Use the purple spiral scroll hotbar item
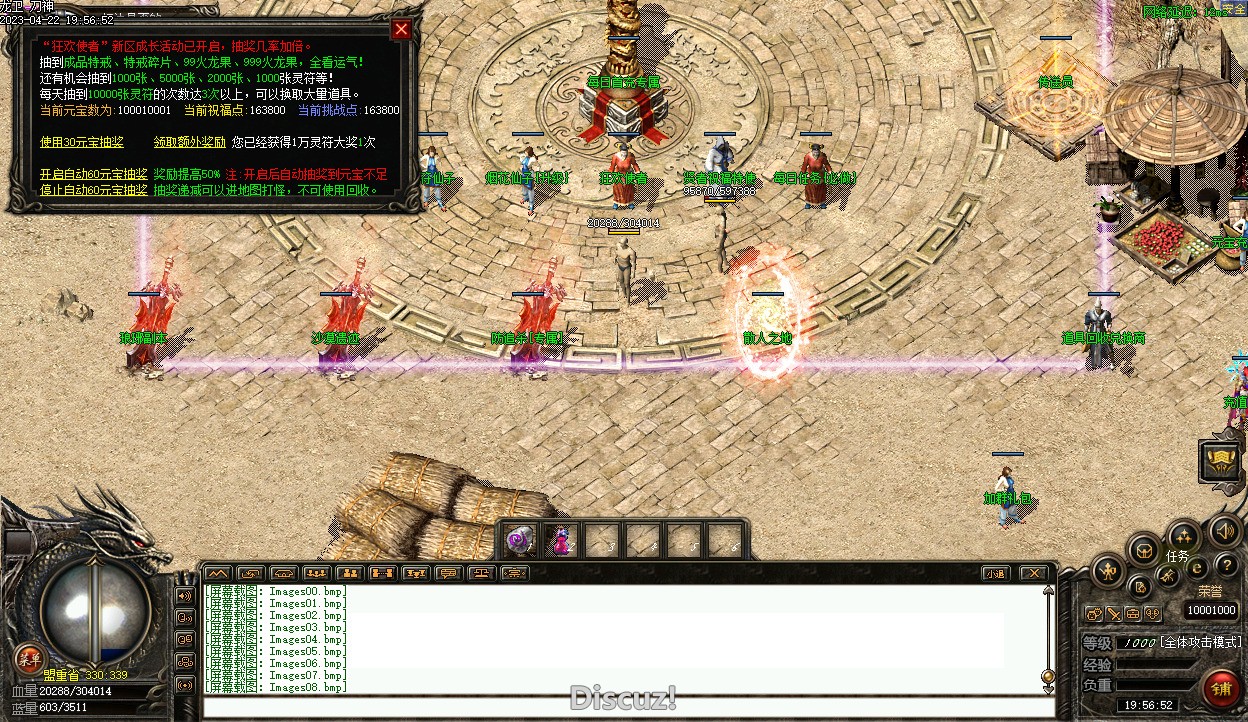 pyautogui.click(x=519, y=540)
